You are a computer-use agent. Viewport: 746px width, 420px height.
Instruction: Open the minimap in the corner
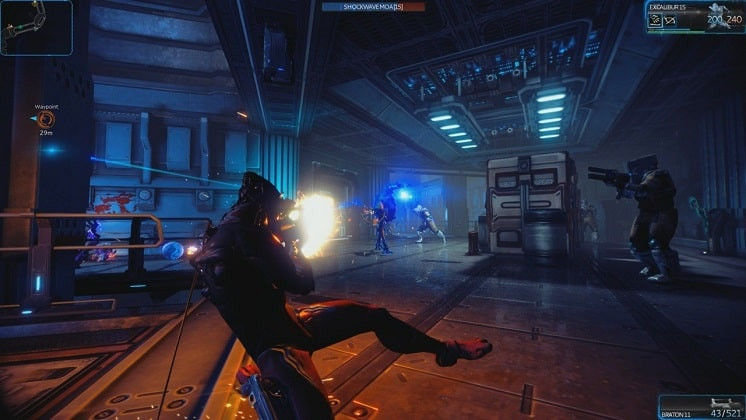pos(36,27)
